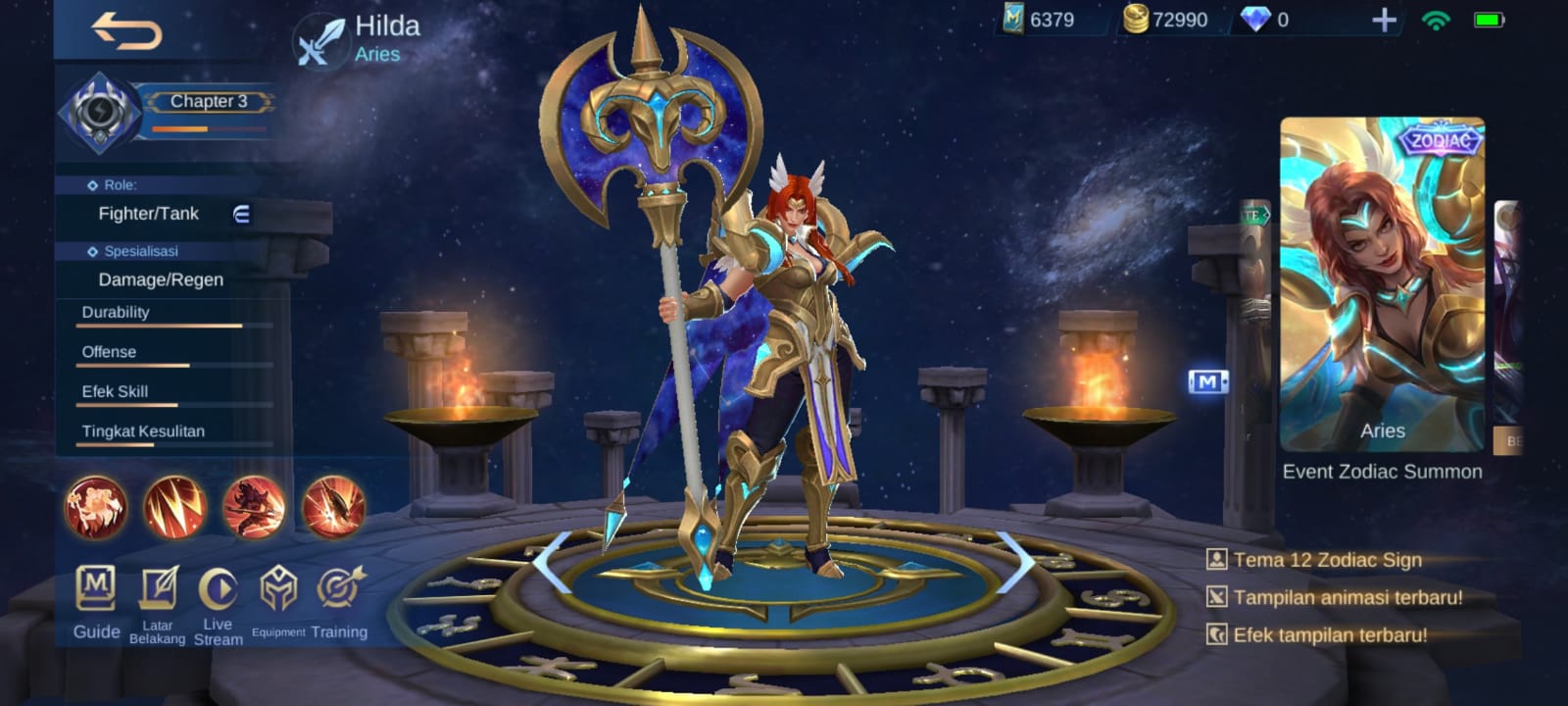The image size is (1568, 706).
Task: Tap the battery indicator in the corner
Action: click(1491, 18)
